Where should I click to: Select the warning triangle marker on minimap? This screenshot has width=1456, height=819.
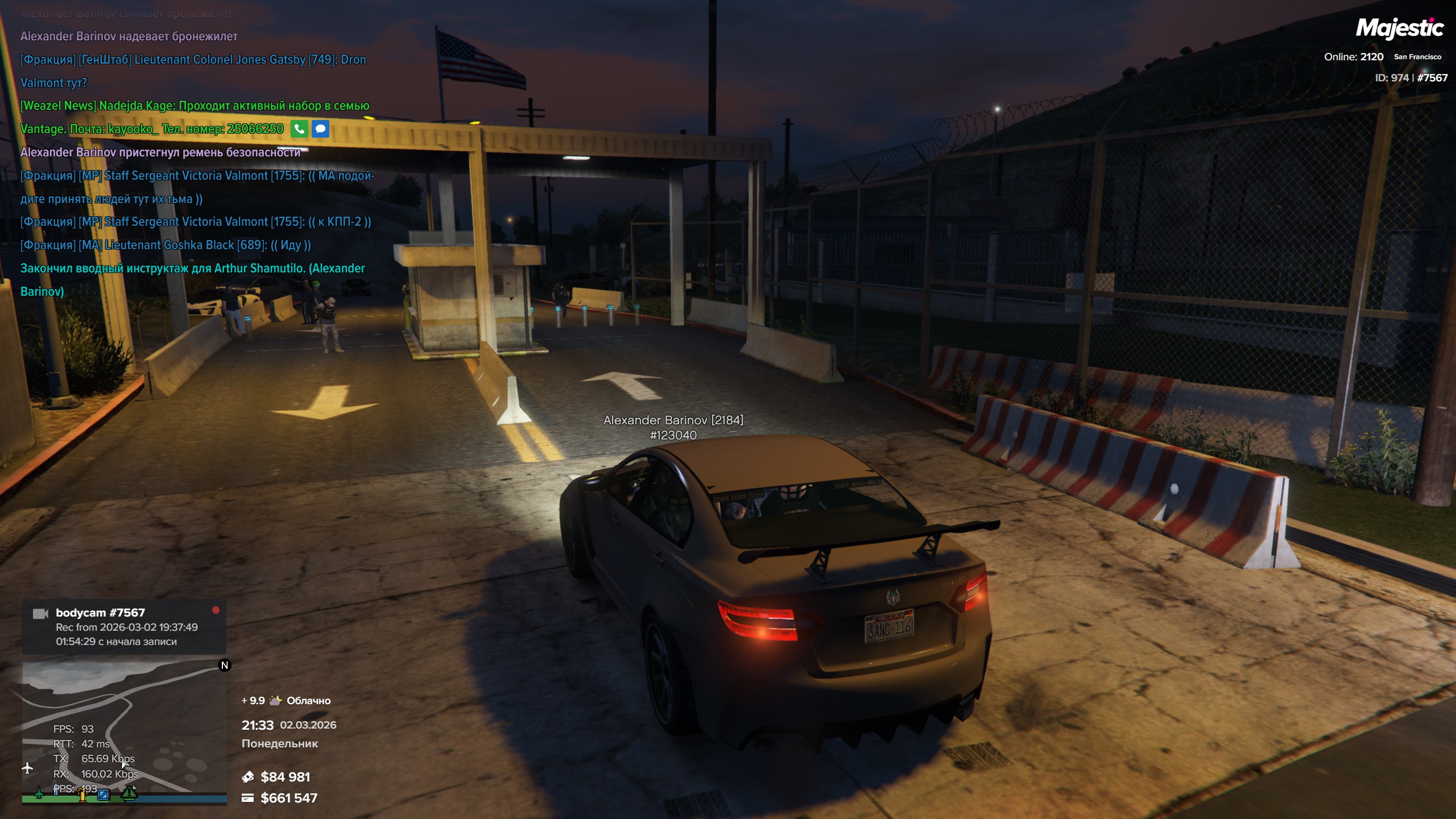click(129, 792)
